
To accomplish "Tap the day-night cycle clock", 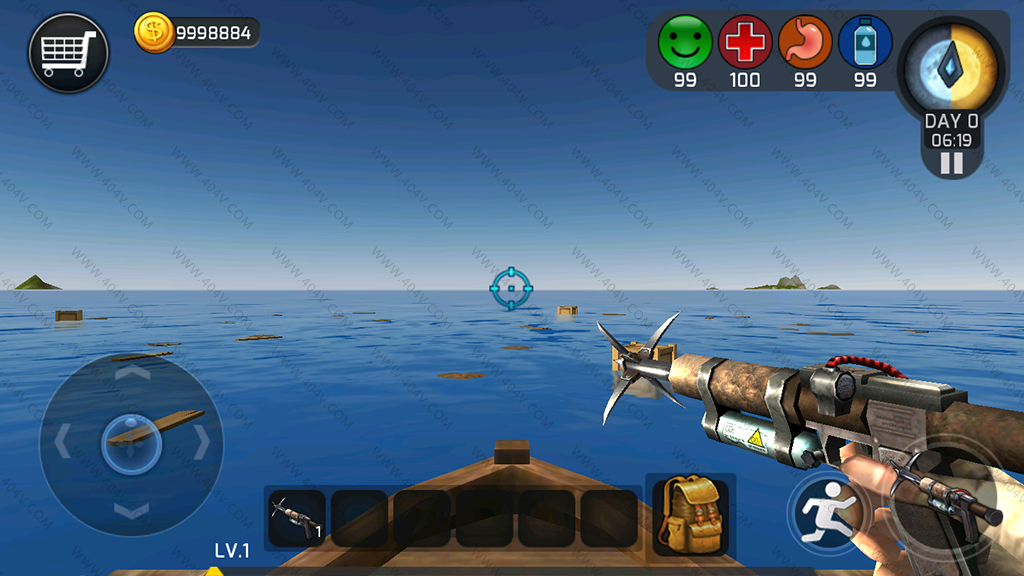I will pos(951,66).
